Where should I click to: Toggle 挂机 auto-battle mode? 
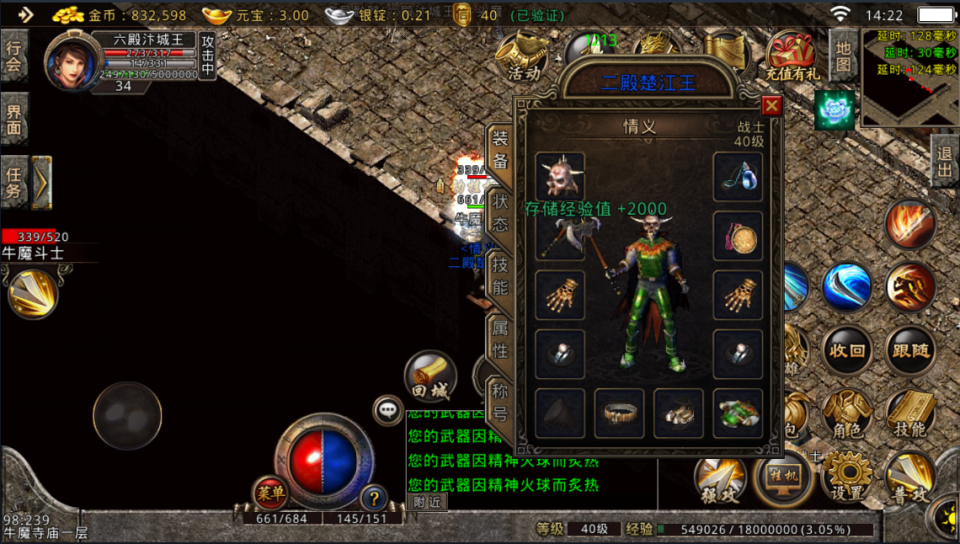(783, 477)
